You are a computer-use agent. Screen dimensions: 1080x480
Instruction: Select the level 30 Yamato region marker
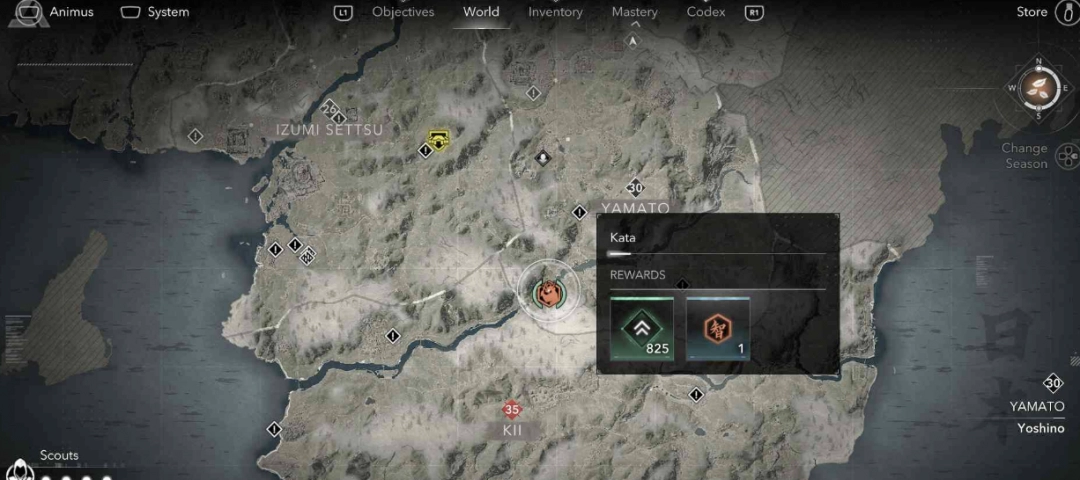point(635,188)
